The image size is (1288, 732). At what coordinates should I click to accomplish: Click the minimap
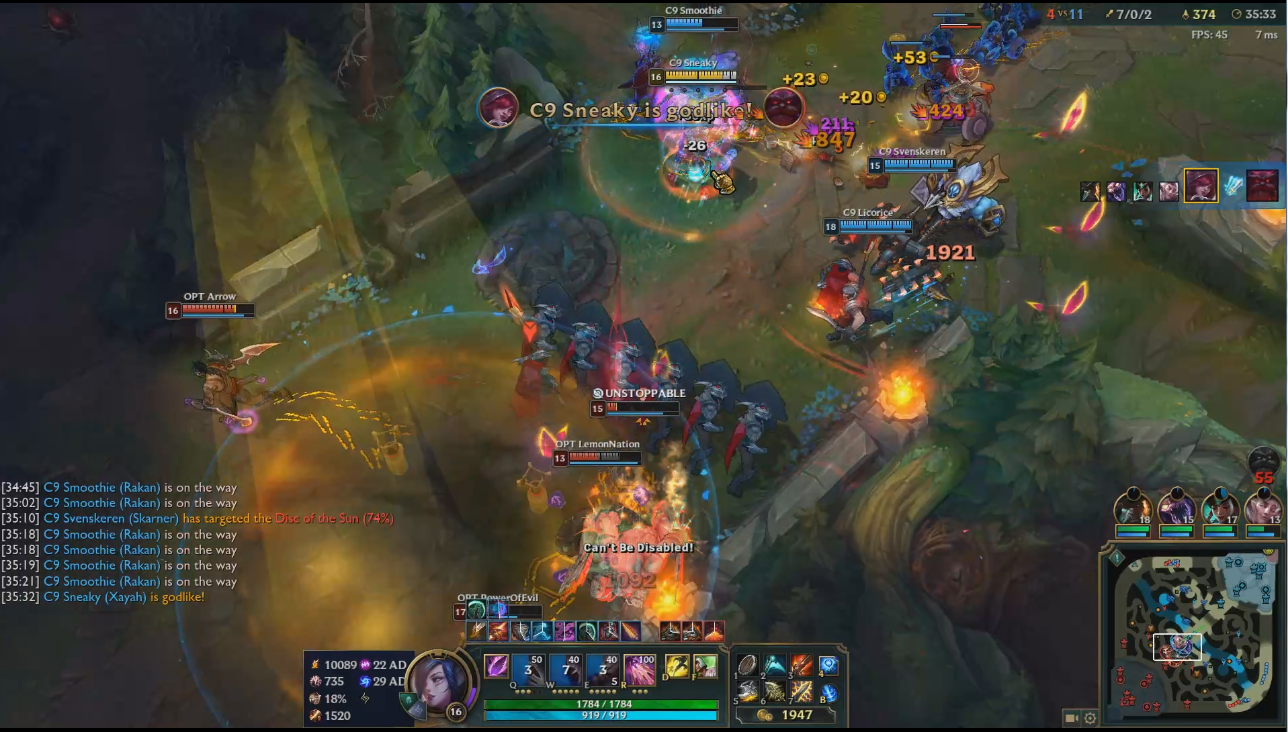pos(1190,631)
